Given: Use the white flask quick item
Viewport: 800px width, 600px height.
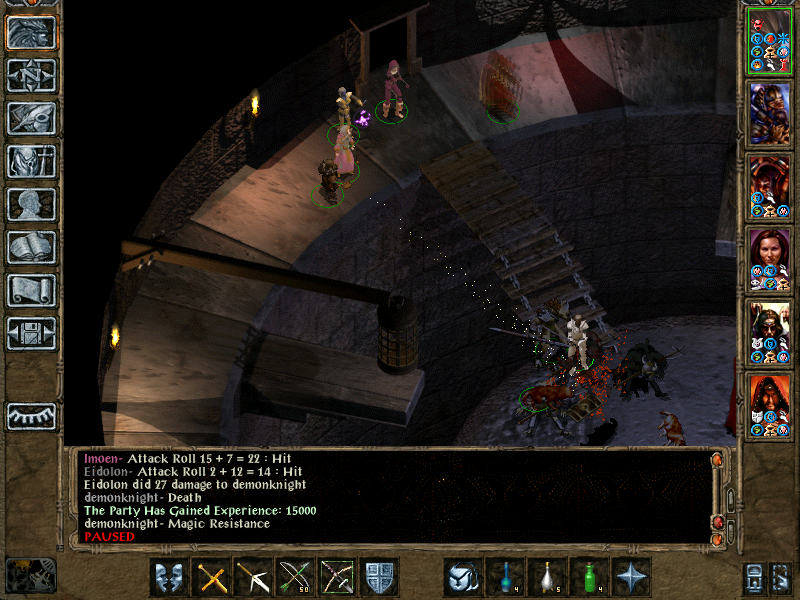Looking at the screenshot, I should tap(547, 577).
